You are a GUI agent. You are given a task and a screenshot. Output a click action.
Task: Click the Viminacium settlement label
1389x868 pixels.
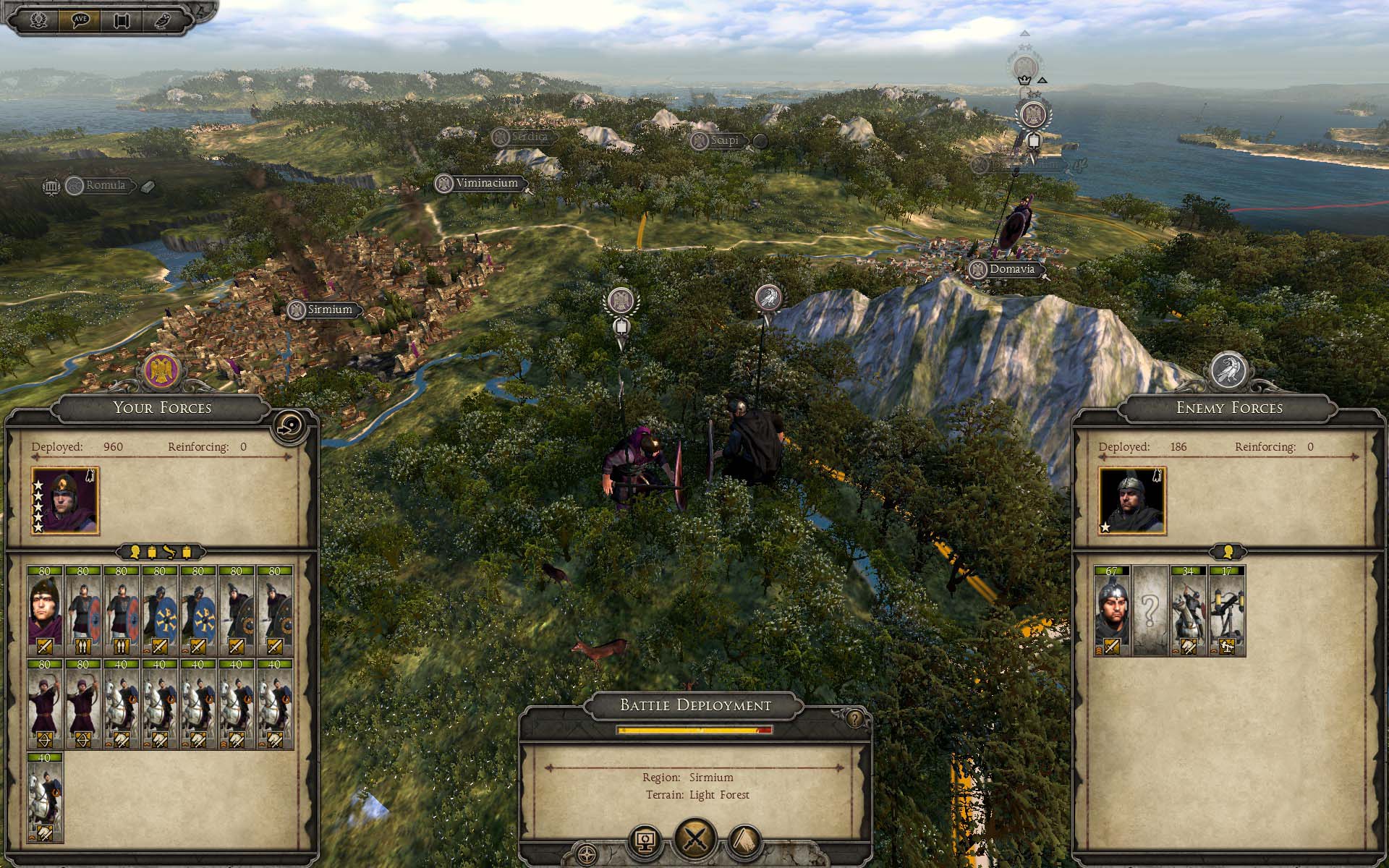486,183
